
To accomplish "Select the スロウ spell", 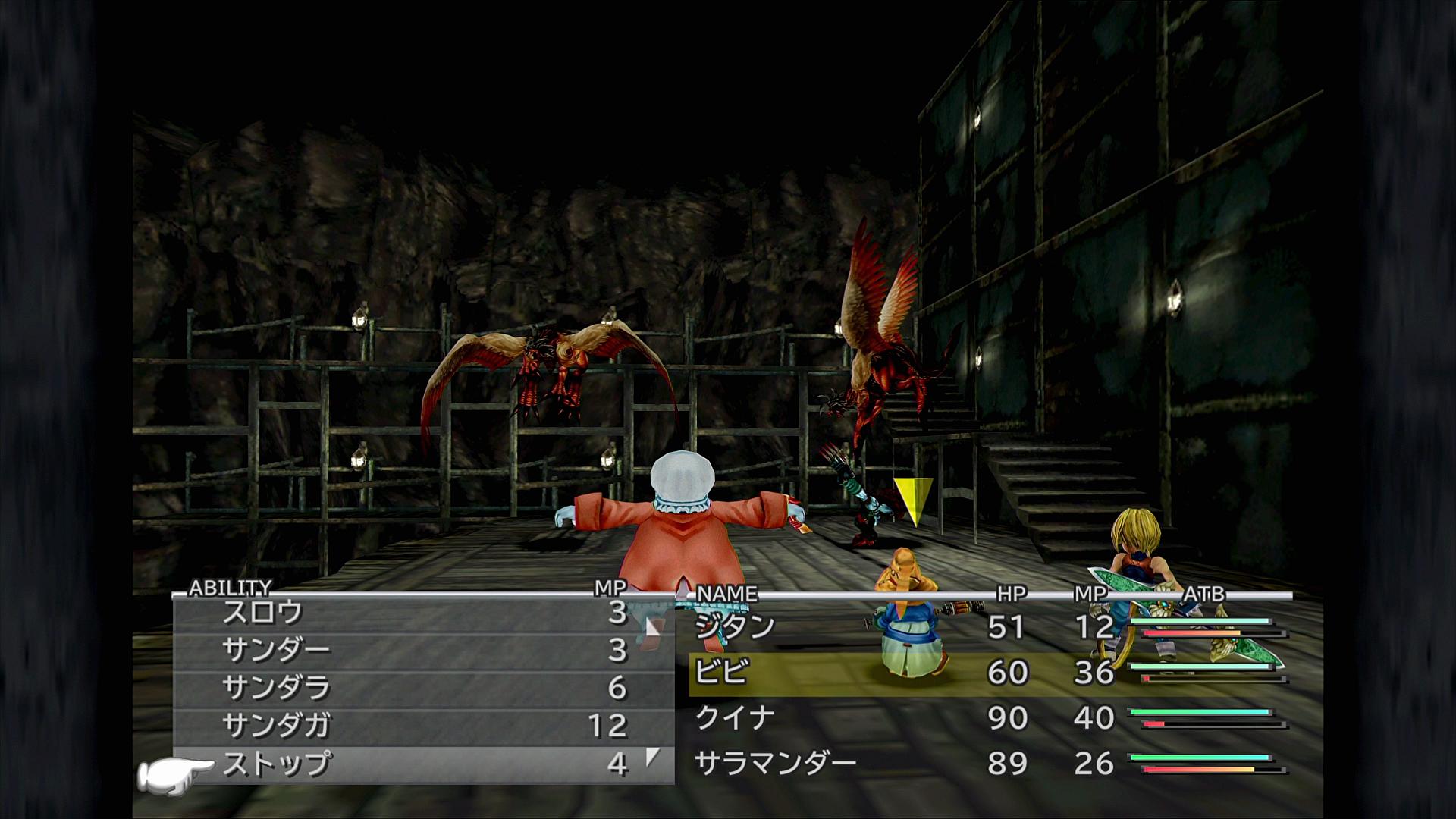I will pos(263,613).
